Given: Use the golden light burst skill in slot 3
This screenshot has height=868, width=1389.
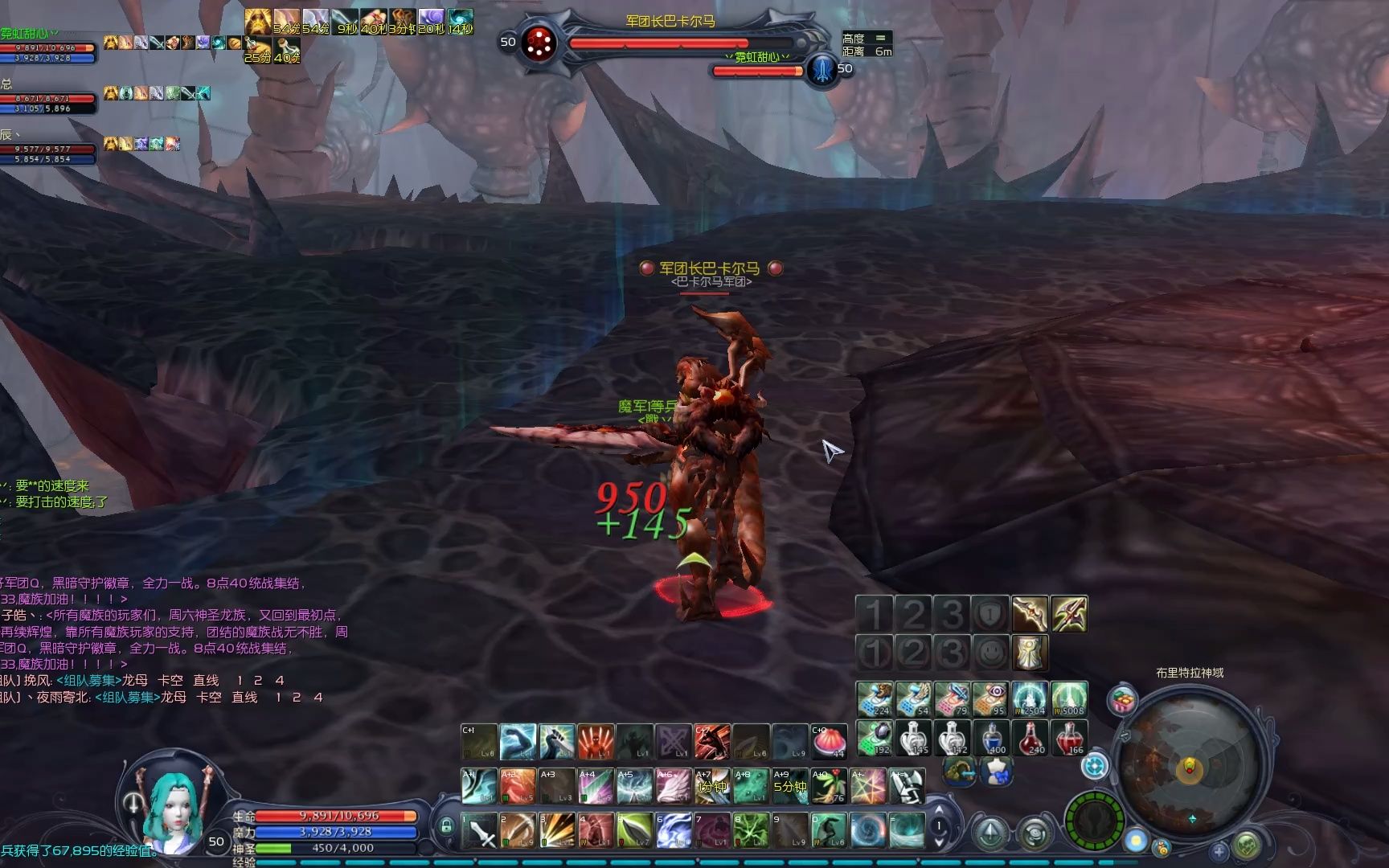Looking at the screenshot, I should [x=558, y=831].
